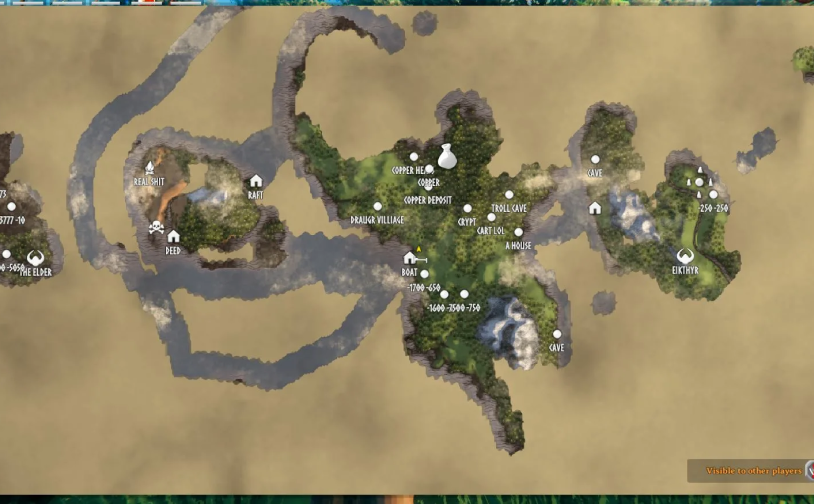This screenshot has height=504, width=814.
Task: Select the campfire marker labeled Real Shit
Action: (150, 168)
